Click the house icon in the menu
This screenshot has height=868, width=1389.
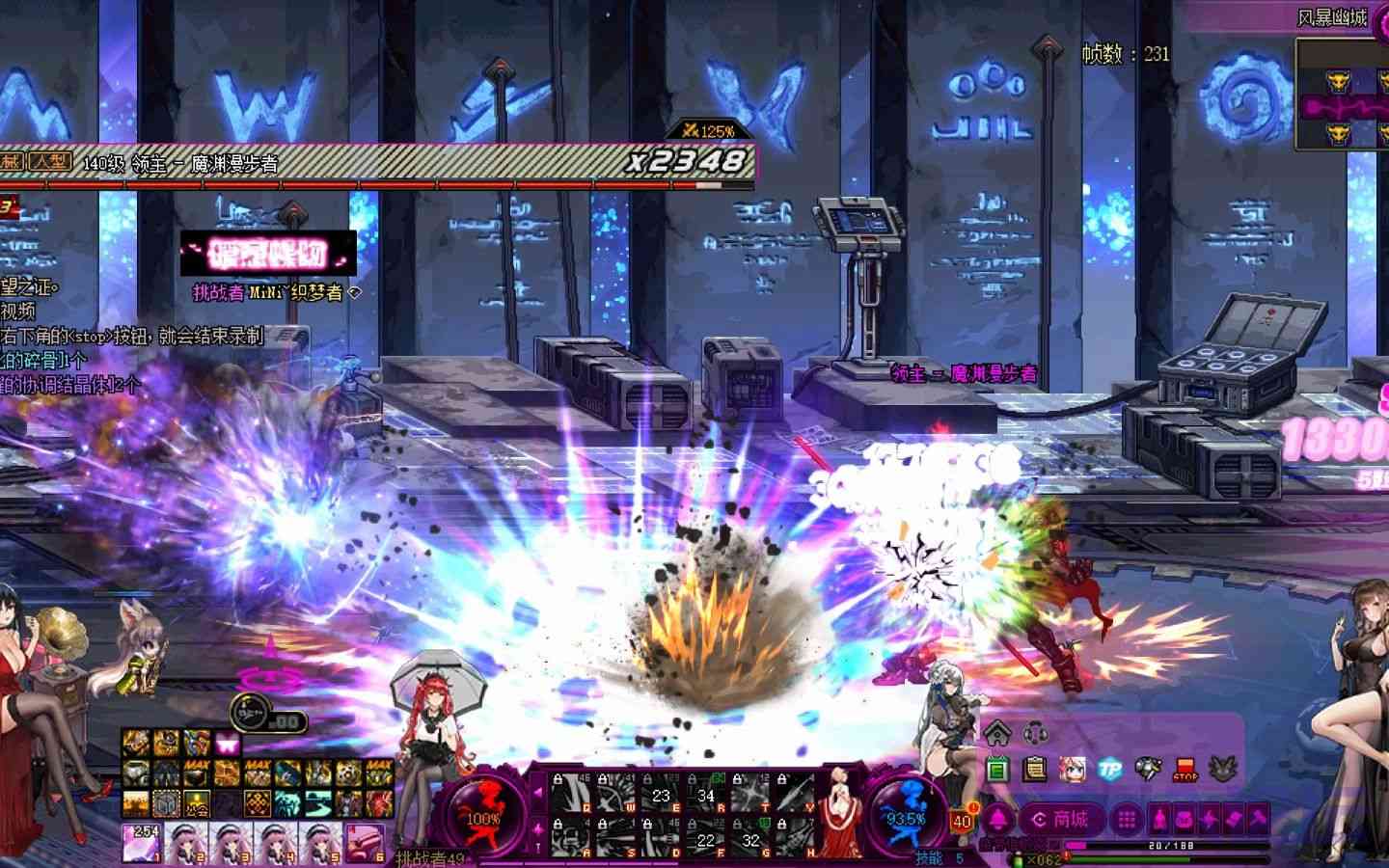(997, 732)
